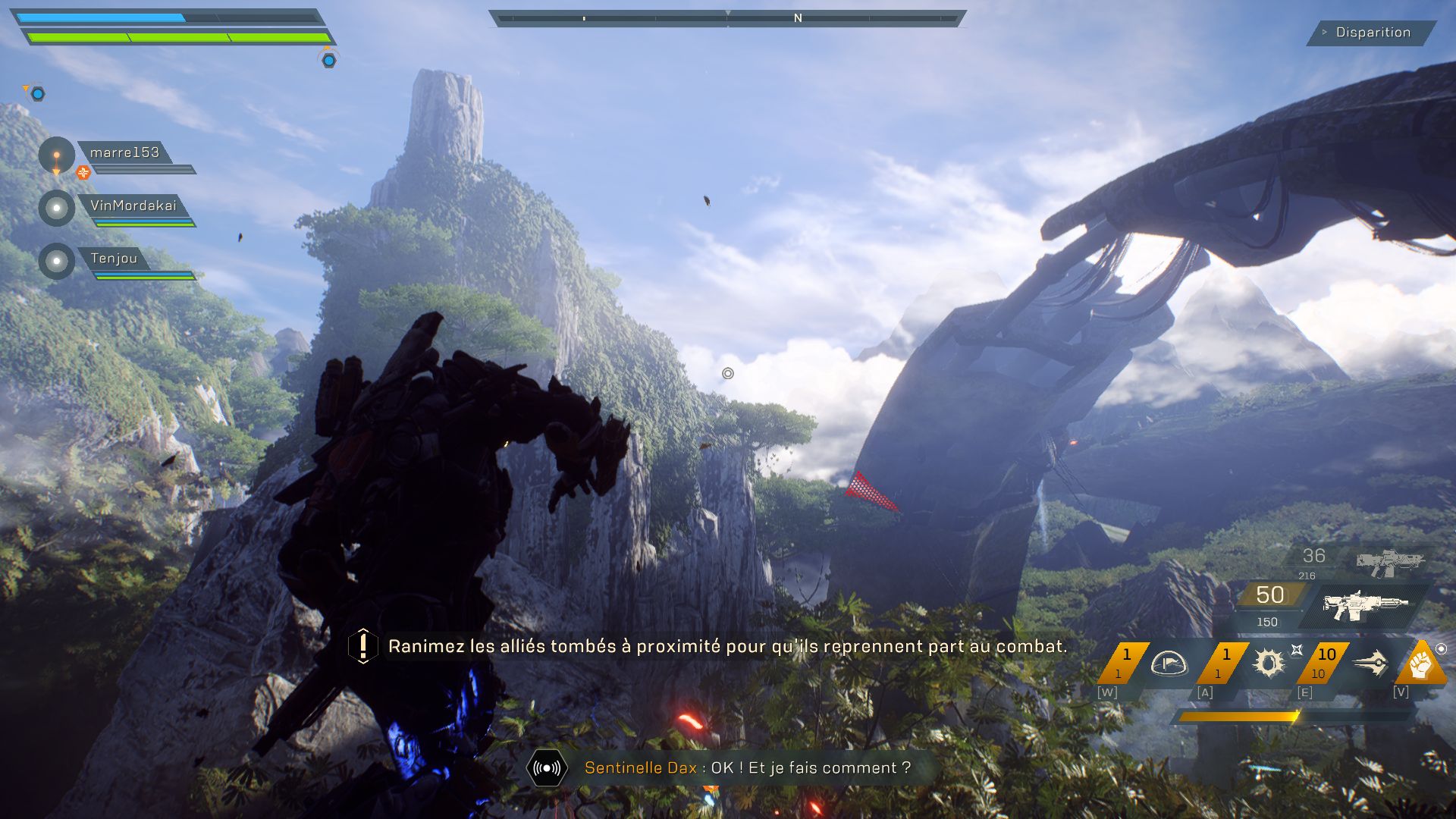This screenshot has height=819, width=1456.
Task: Open the Disparition objective tracker
Action: (1372, 33)
